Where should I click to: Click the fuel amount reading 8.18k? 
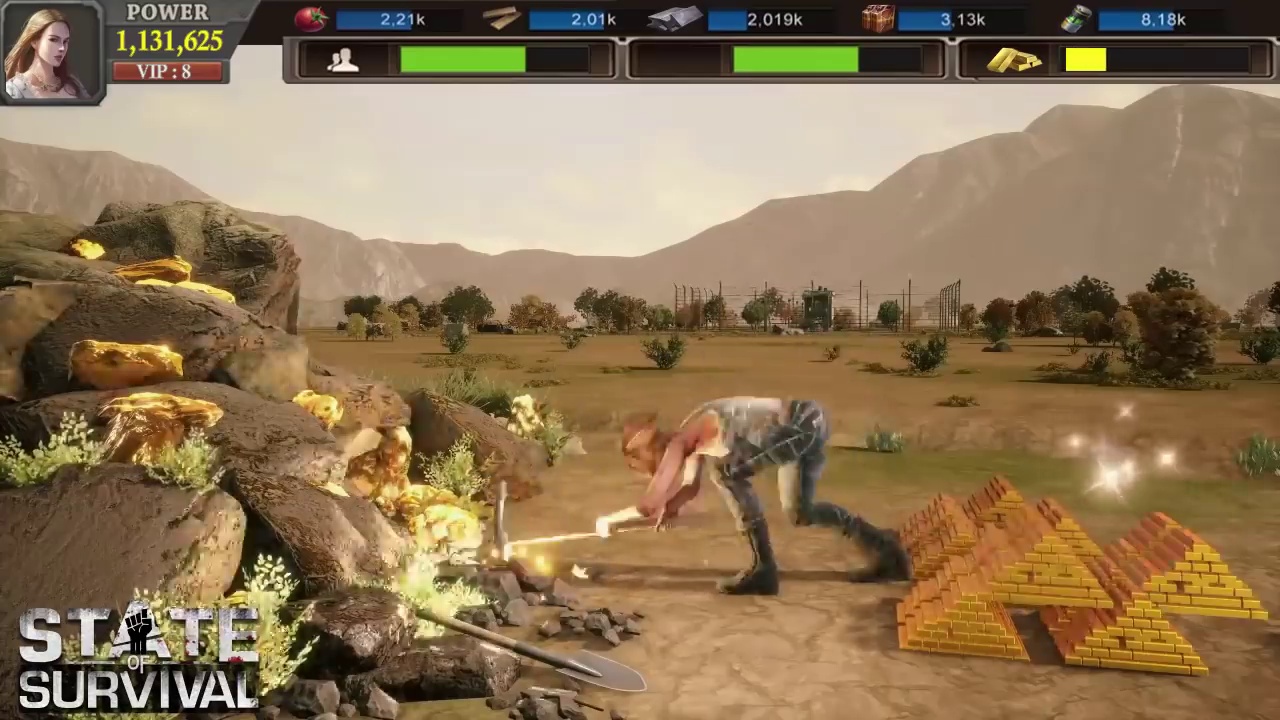tap(1163, 19)
